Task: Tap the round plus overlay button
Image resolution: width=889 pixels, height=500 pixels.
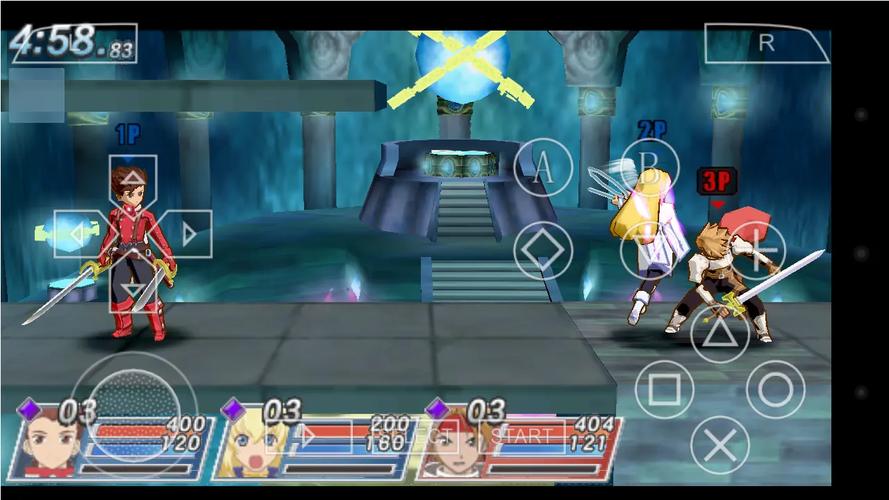Action: [x=755, y=250]
